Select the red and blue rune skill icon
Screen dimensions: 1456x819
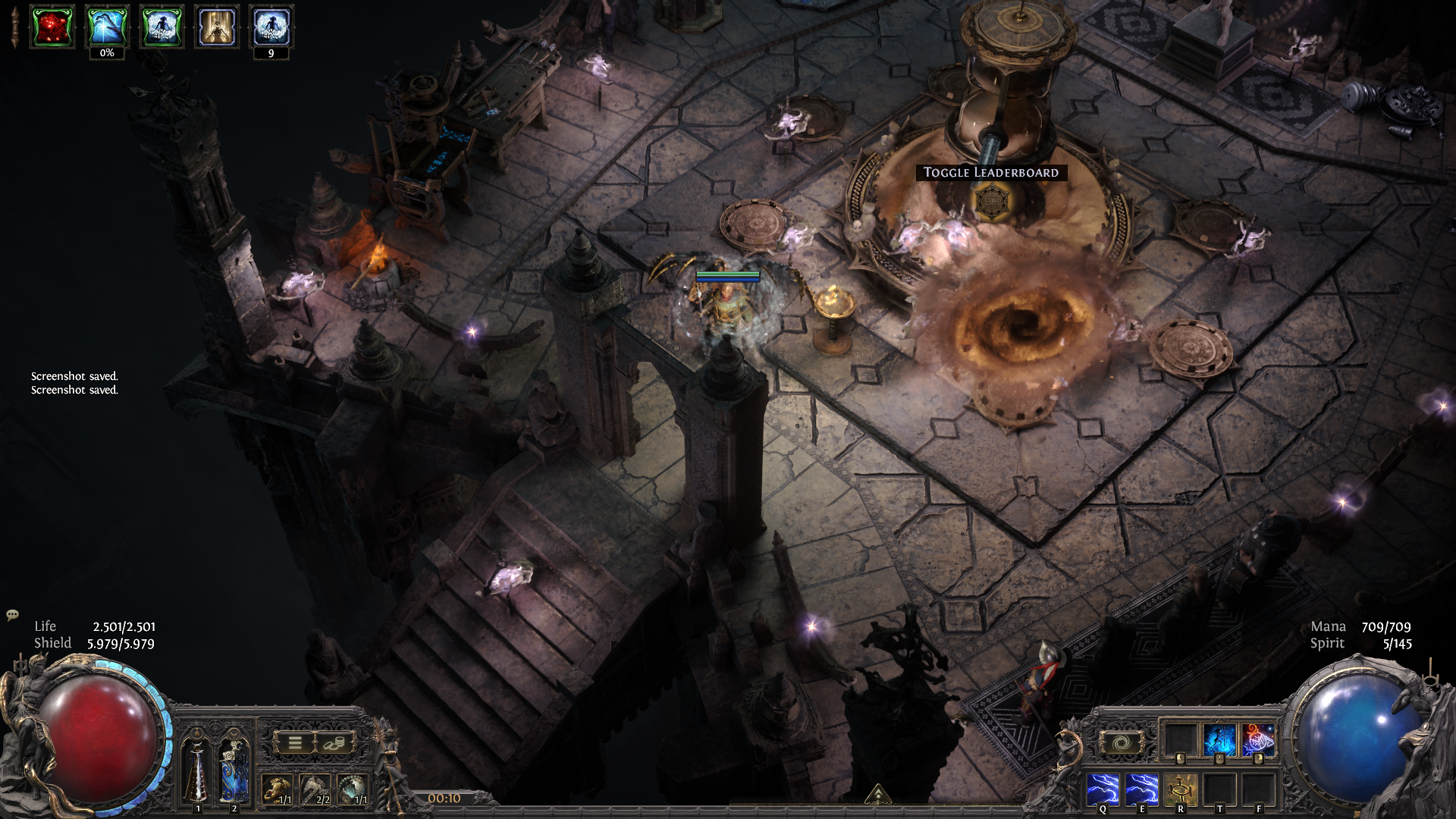click(1258, 740)
